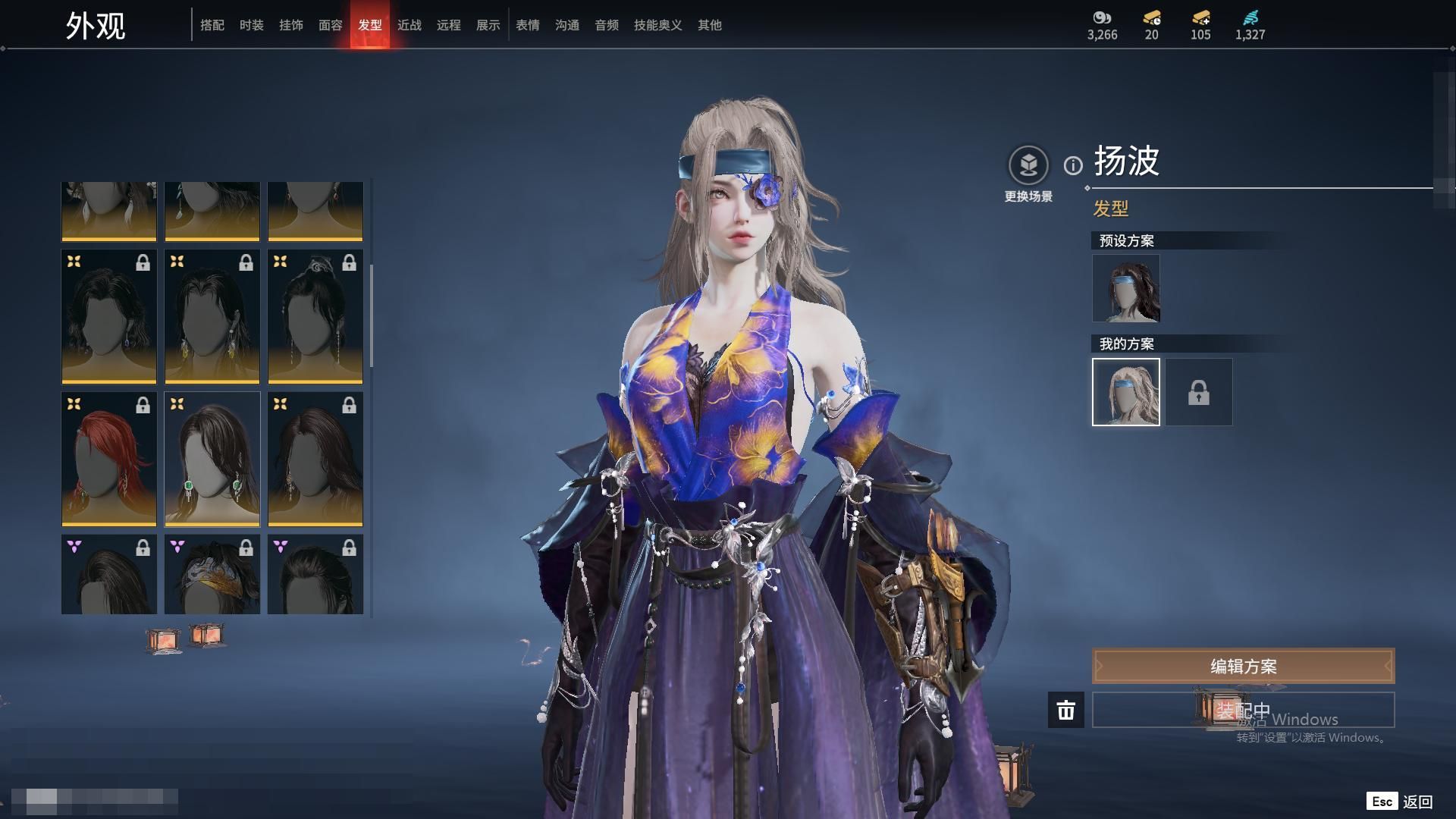Open the 技能奥义 tab

[657, 25]
